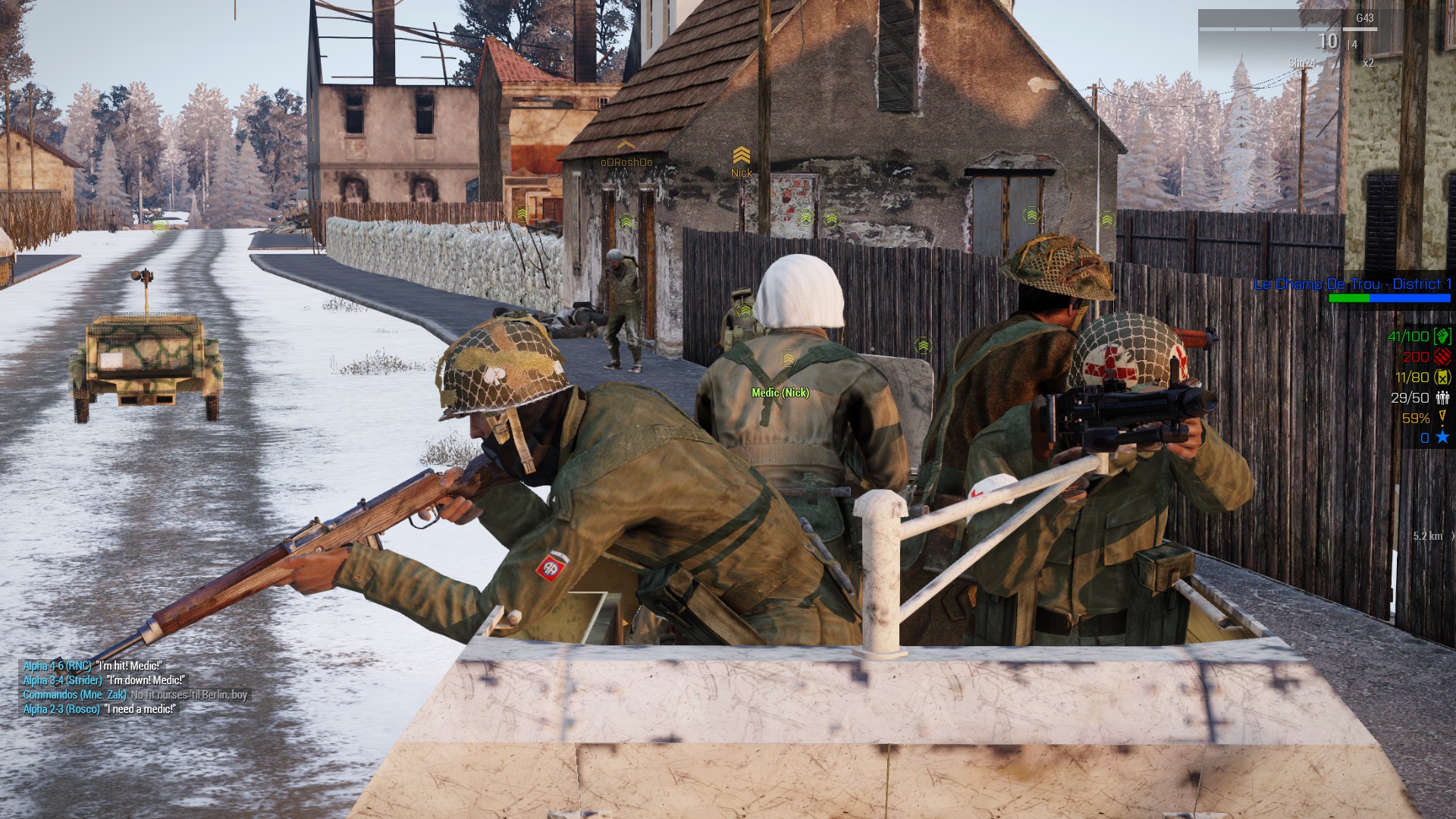Click the Alpha 2-3 (Rosco) chat message
Image resolution: width=1456 pixels, height=819 pixels.
(99, 709)
